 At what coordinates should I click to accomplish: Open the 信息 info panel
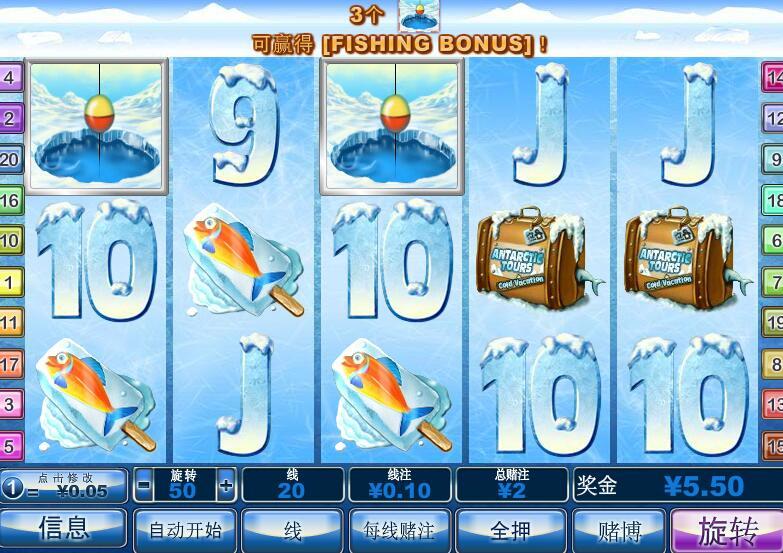[64, 529]
